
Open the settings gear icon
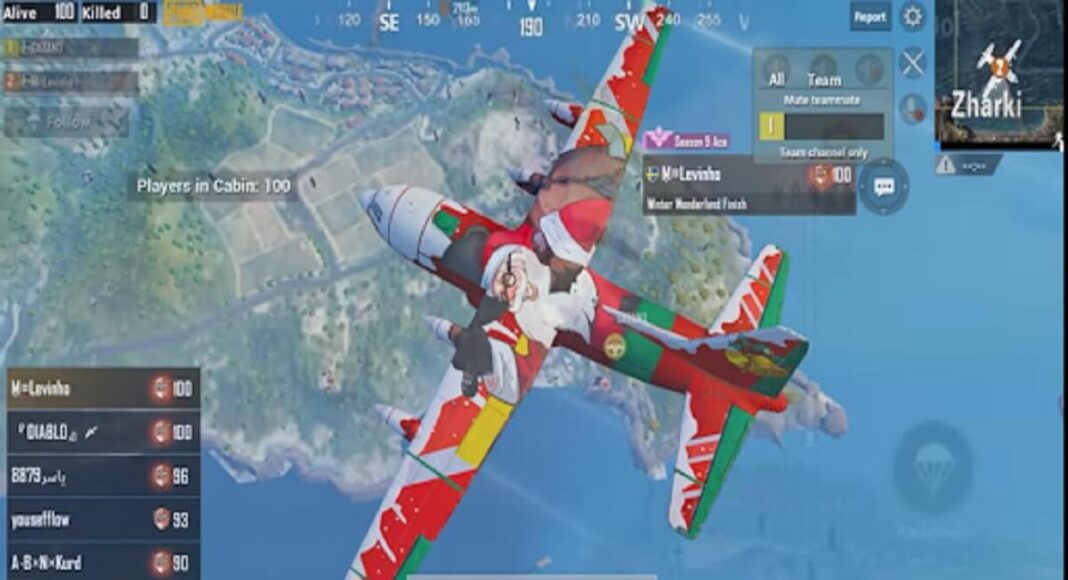tap(913, 16)
